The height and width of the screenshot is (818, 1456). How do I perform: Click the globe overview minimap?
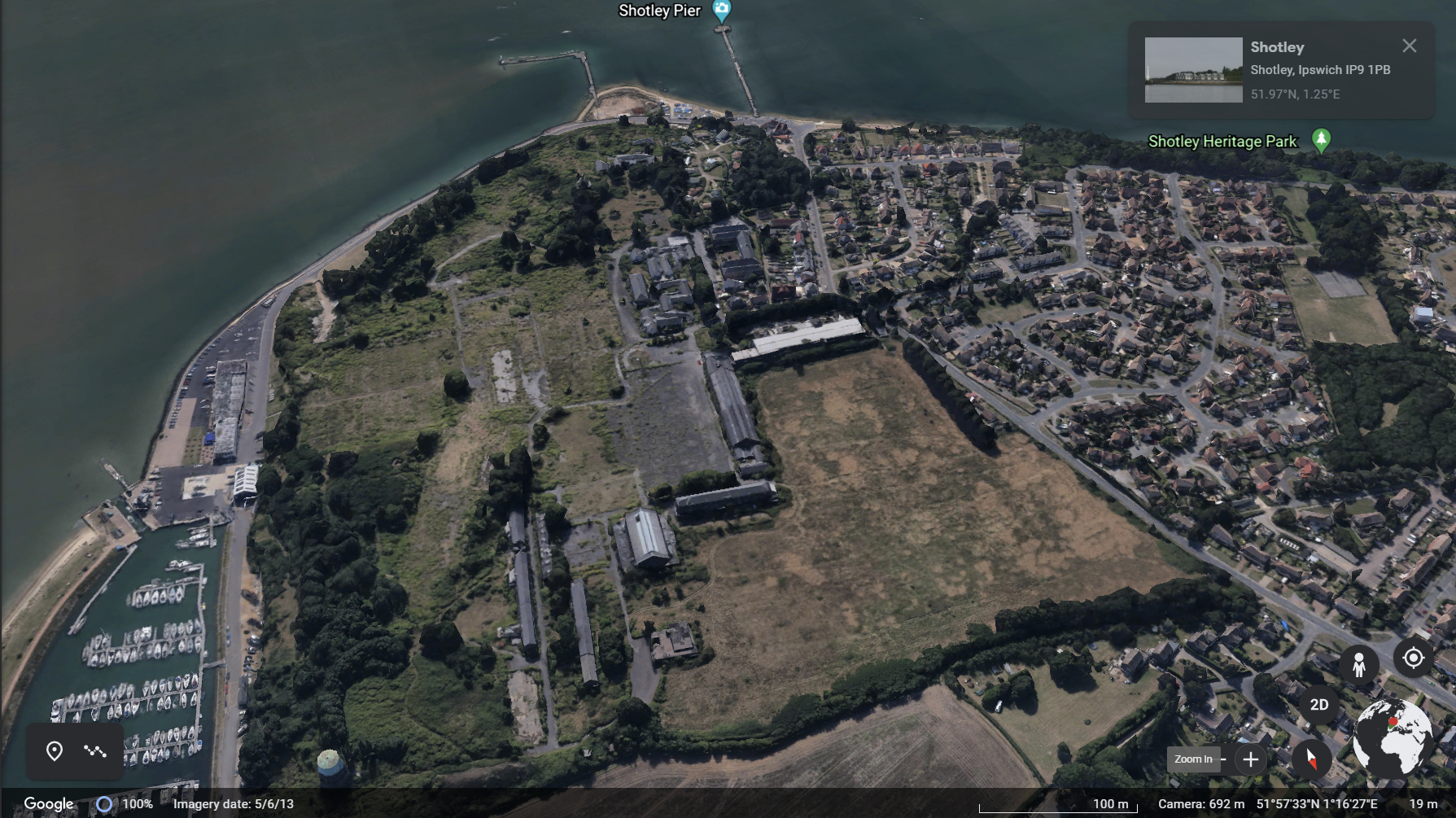1393,737
